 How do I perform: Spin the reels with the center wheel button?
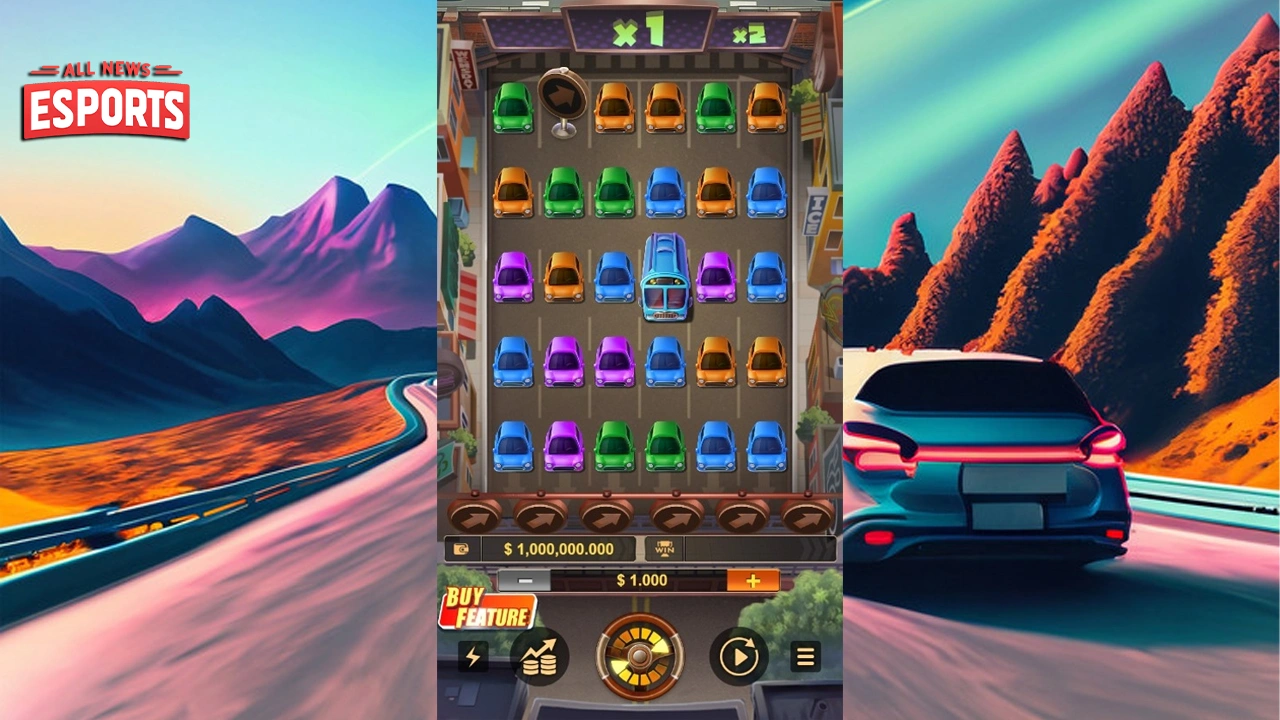[x=640, y=656]
